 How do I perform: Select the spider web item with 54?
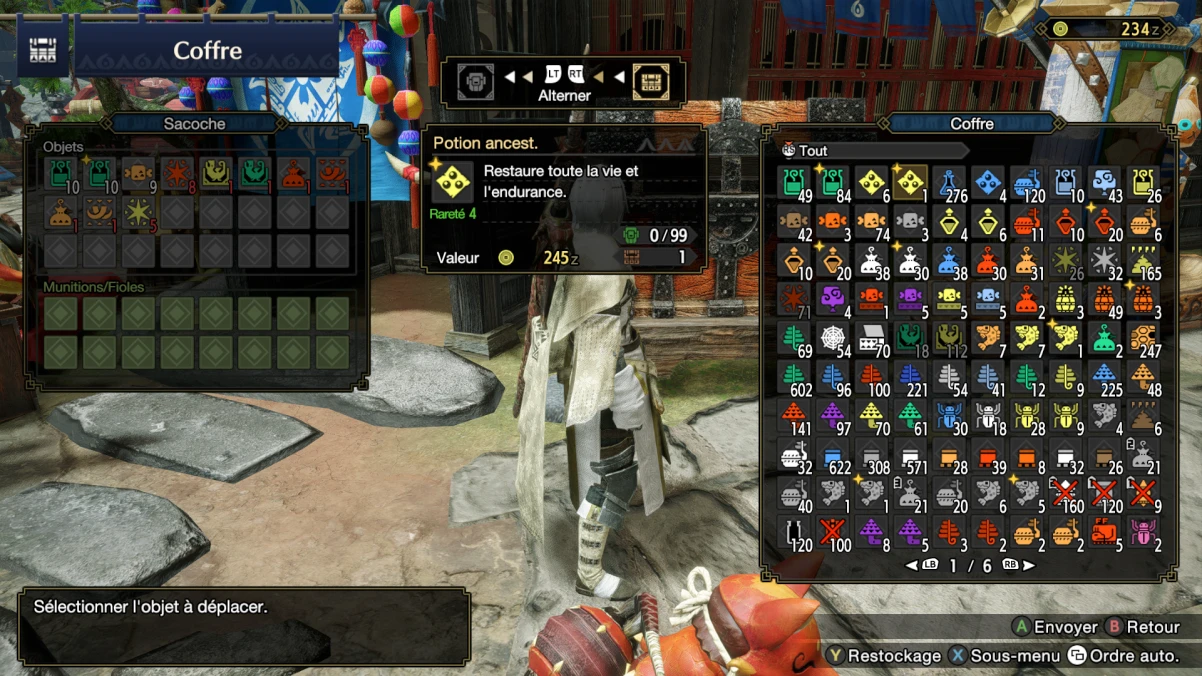click(832, 339)
